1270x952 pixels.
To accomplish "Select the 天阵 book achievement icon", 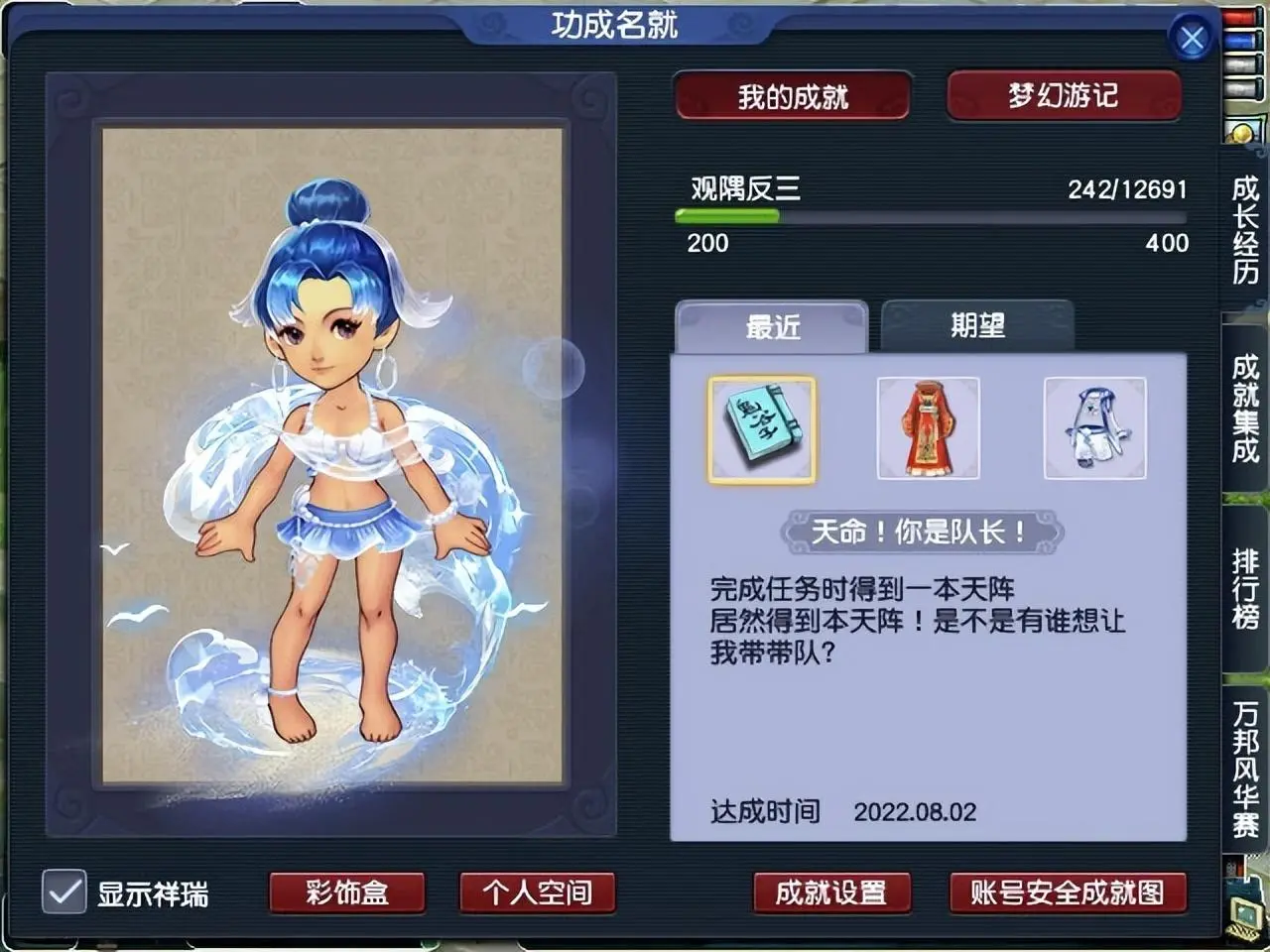I will [x=761, y=428].
